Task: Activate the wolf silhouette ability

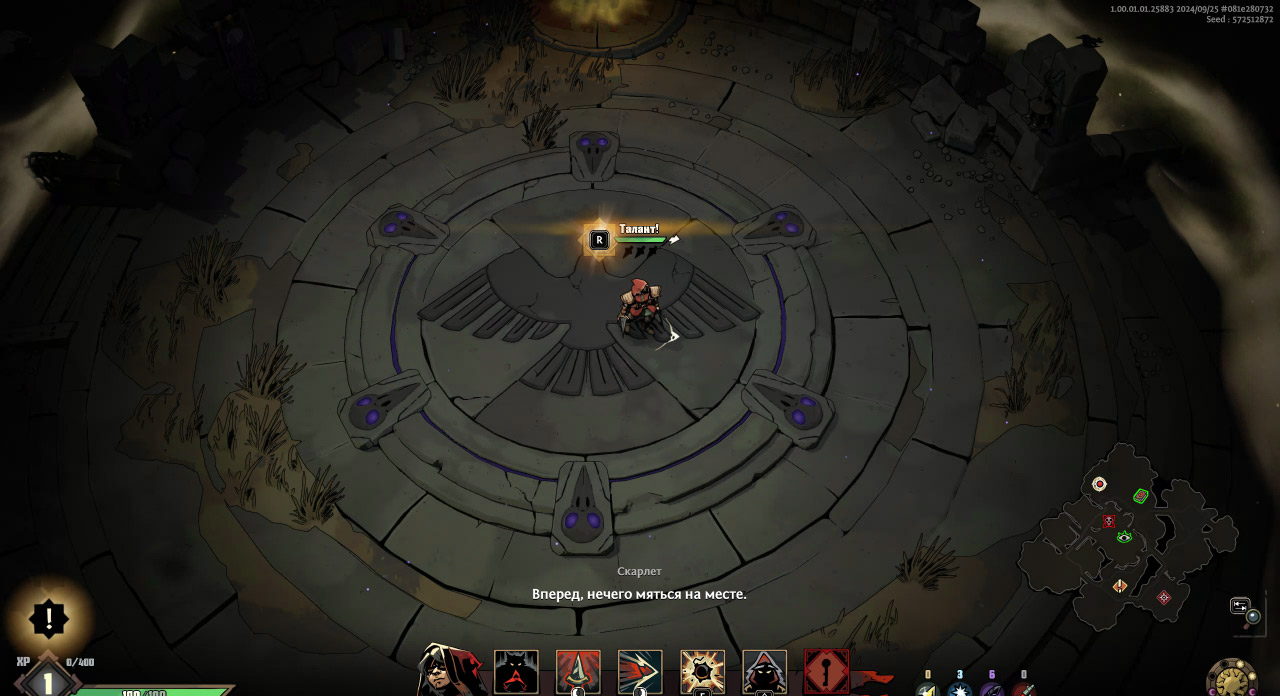Action: pyautogui.click(x=516, y=672)
